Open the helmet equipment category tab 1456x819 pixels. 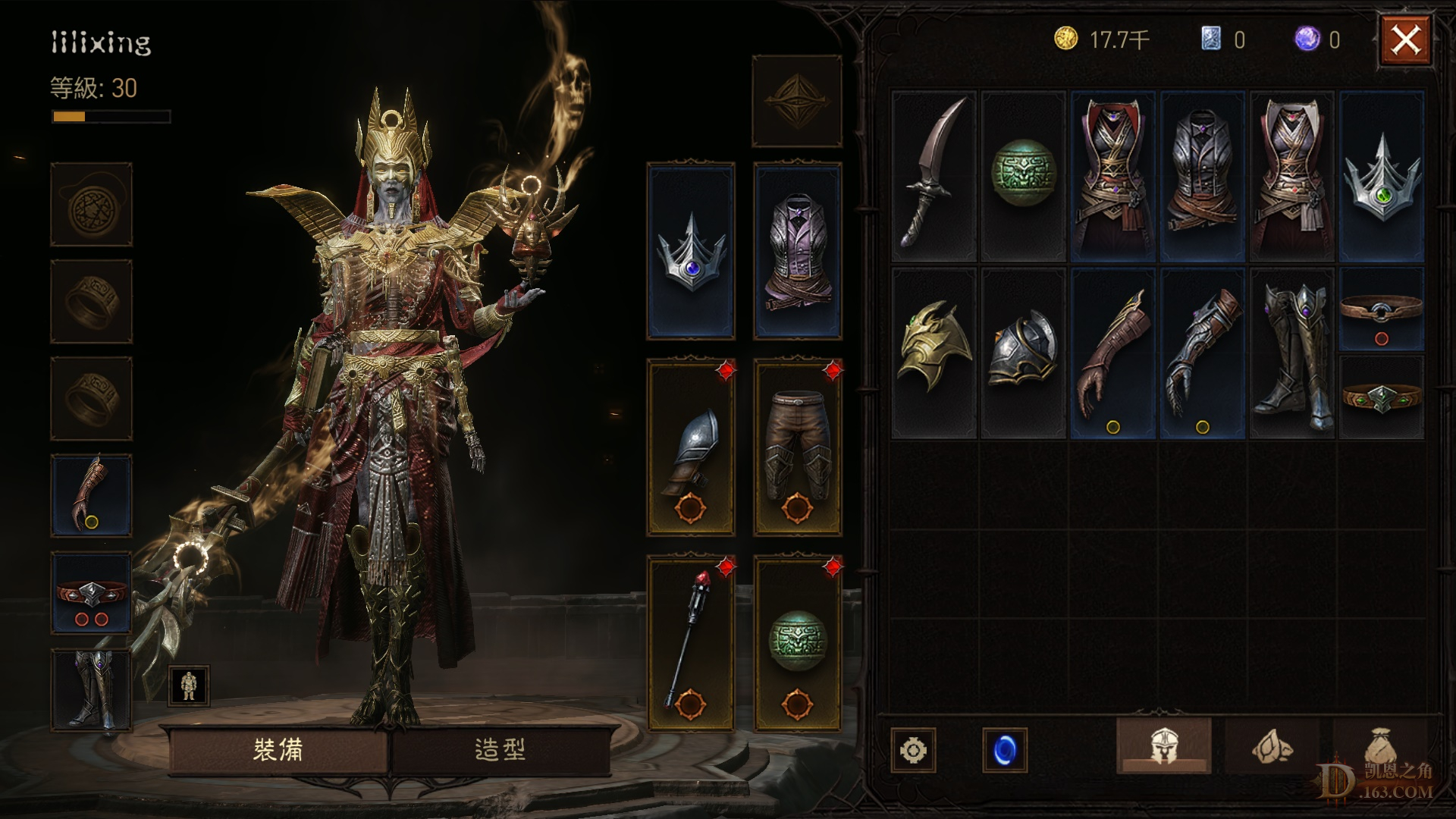[1163, 747]
